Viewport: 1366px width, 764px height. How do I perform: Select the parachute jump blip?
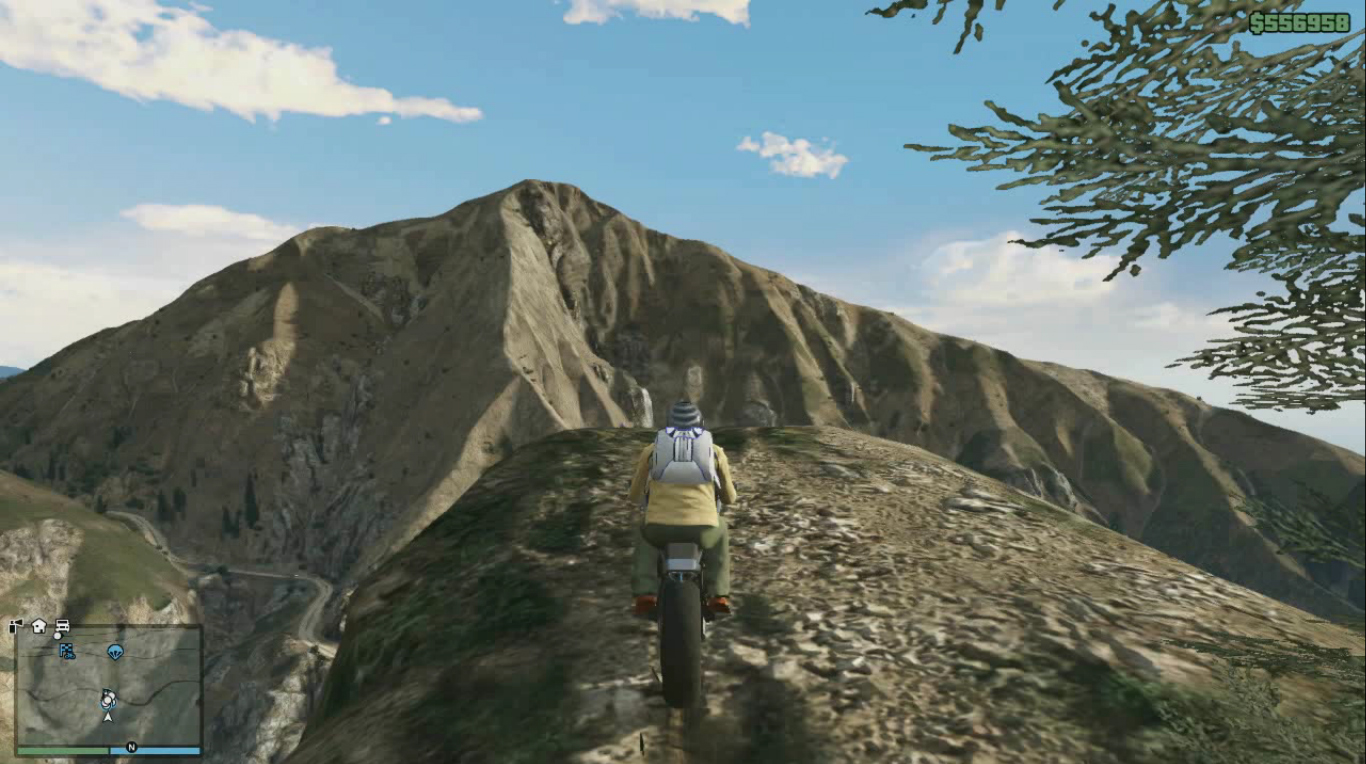coord(115,652)
